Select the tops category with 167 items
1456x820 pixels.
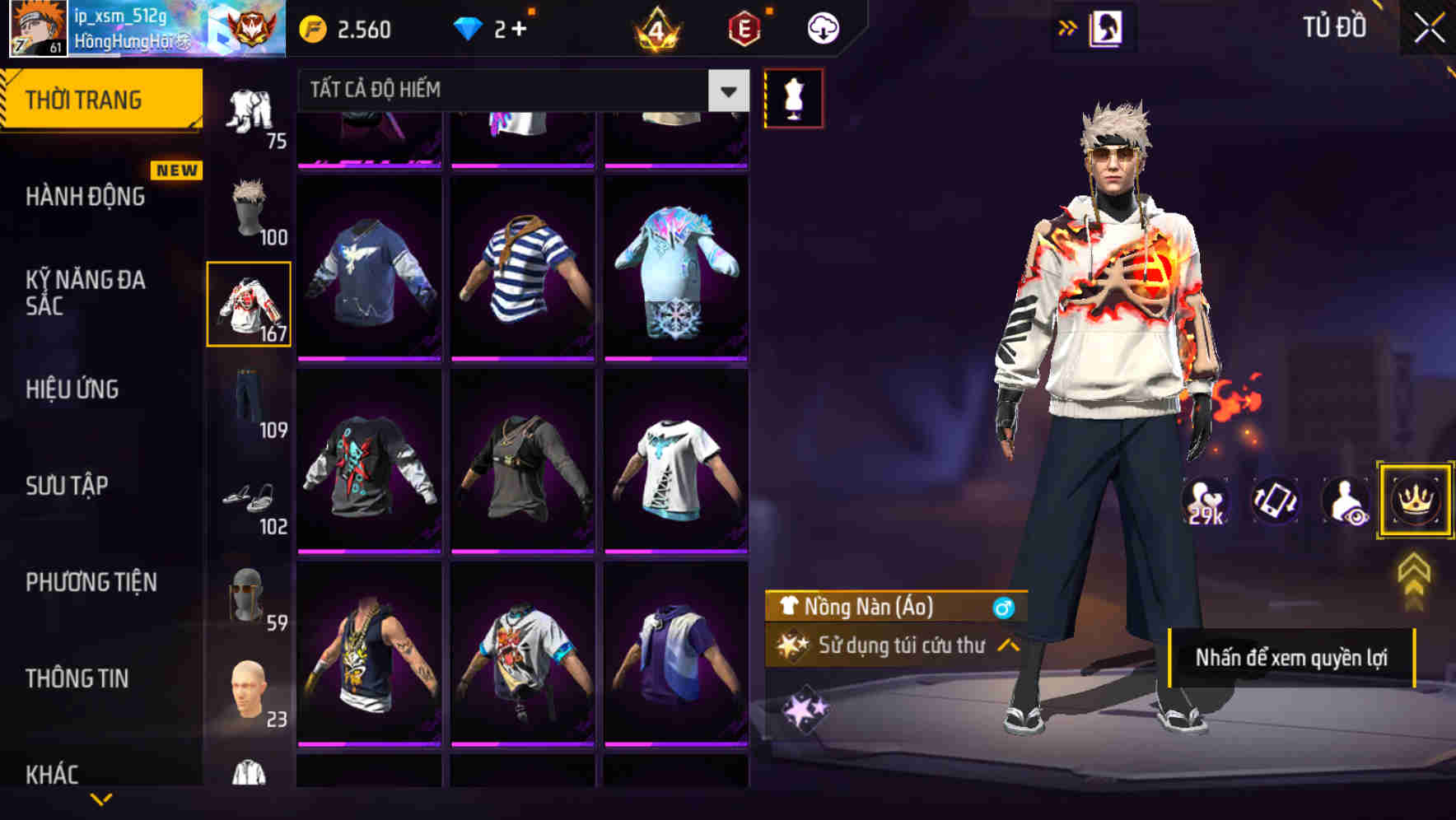pos(249,305)
